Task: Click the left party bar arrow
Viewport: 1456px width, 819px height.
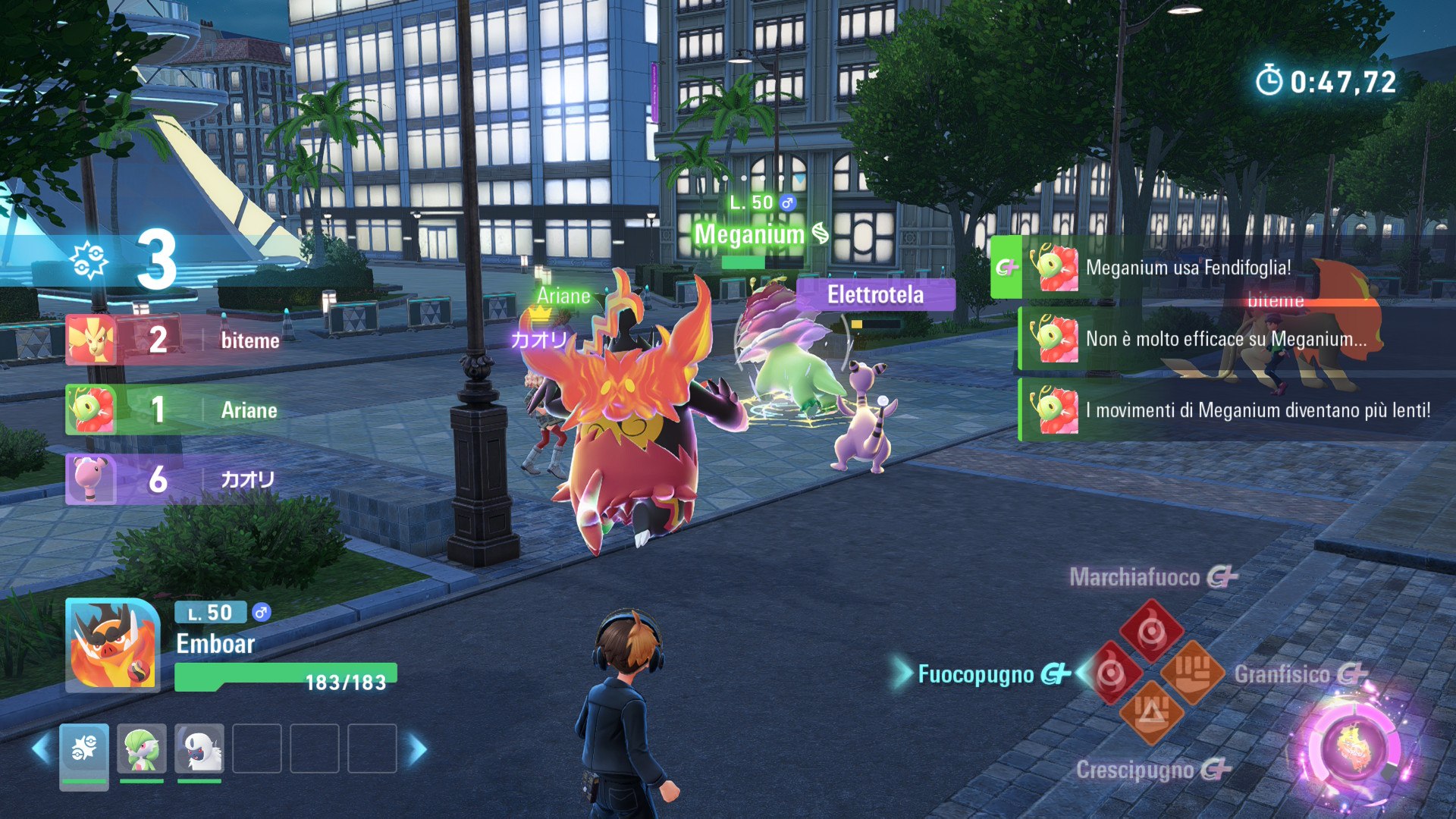Action: click(41, 749)
